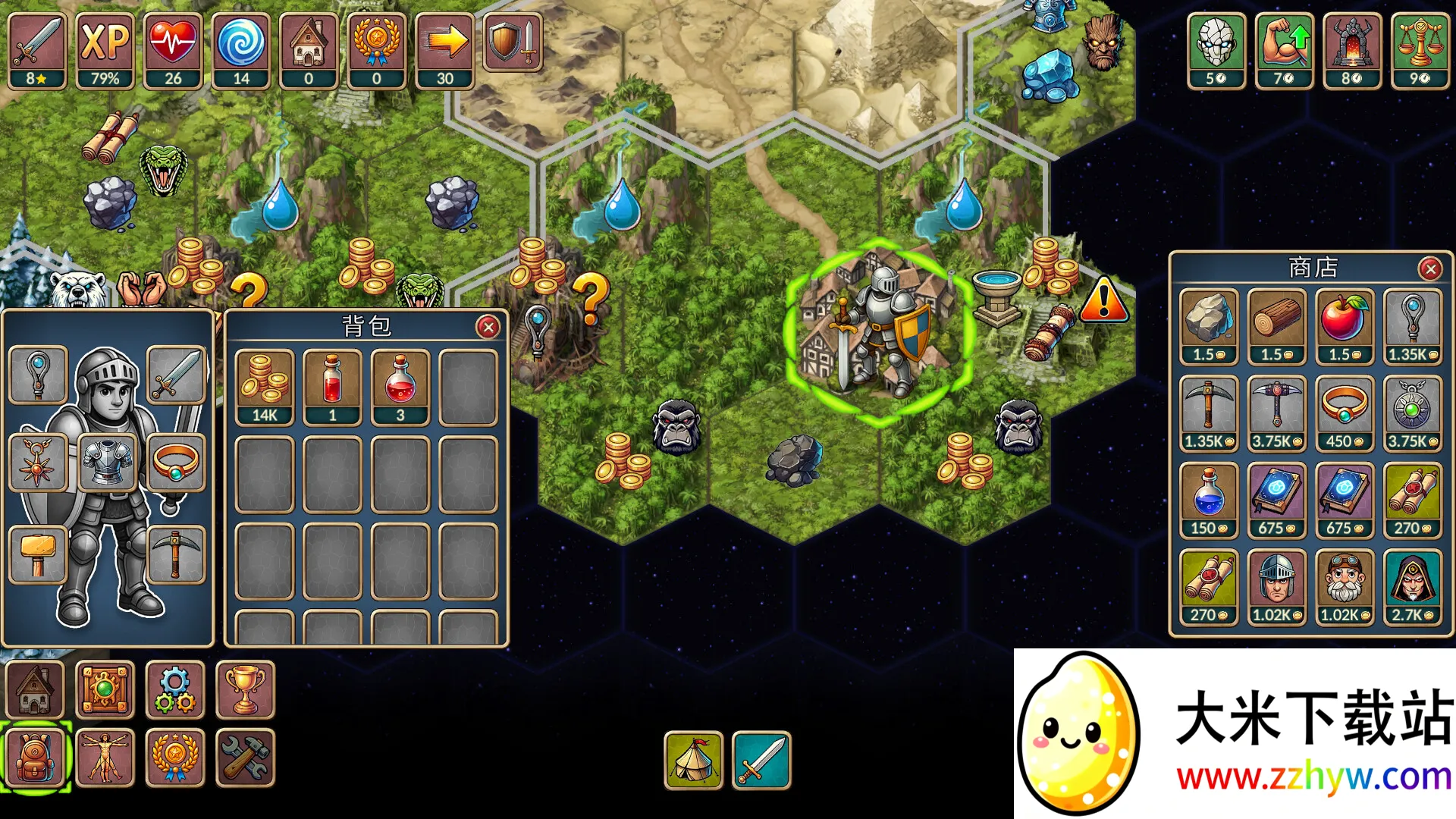Viewport: 1456px width, 819px height.
Task: Open the XP 79% stat icon
Action: pos(105,51)
